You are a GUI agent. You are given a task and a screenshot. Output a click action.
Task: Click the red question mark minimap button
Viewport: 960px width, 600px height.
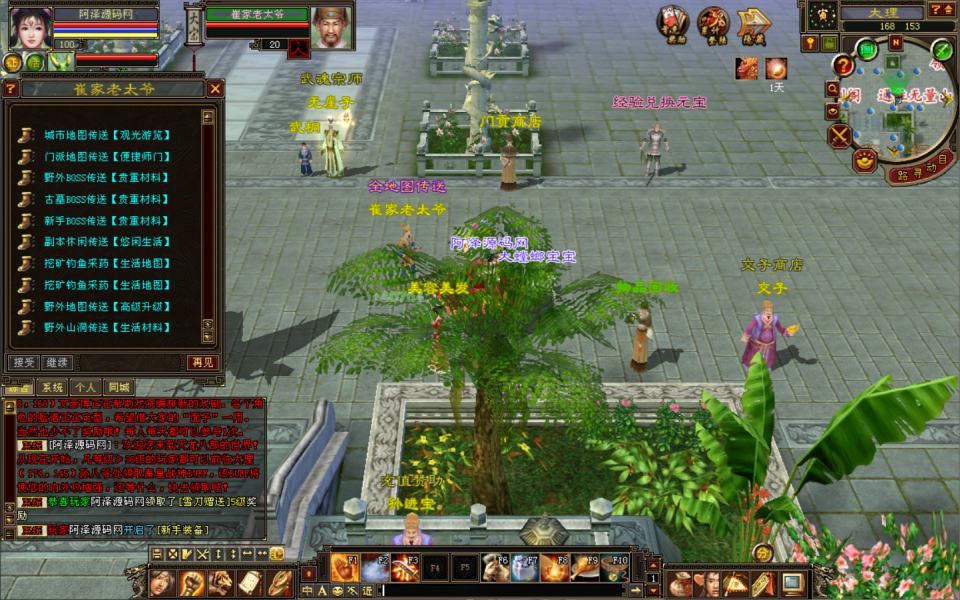[x=845, y=66]
